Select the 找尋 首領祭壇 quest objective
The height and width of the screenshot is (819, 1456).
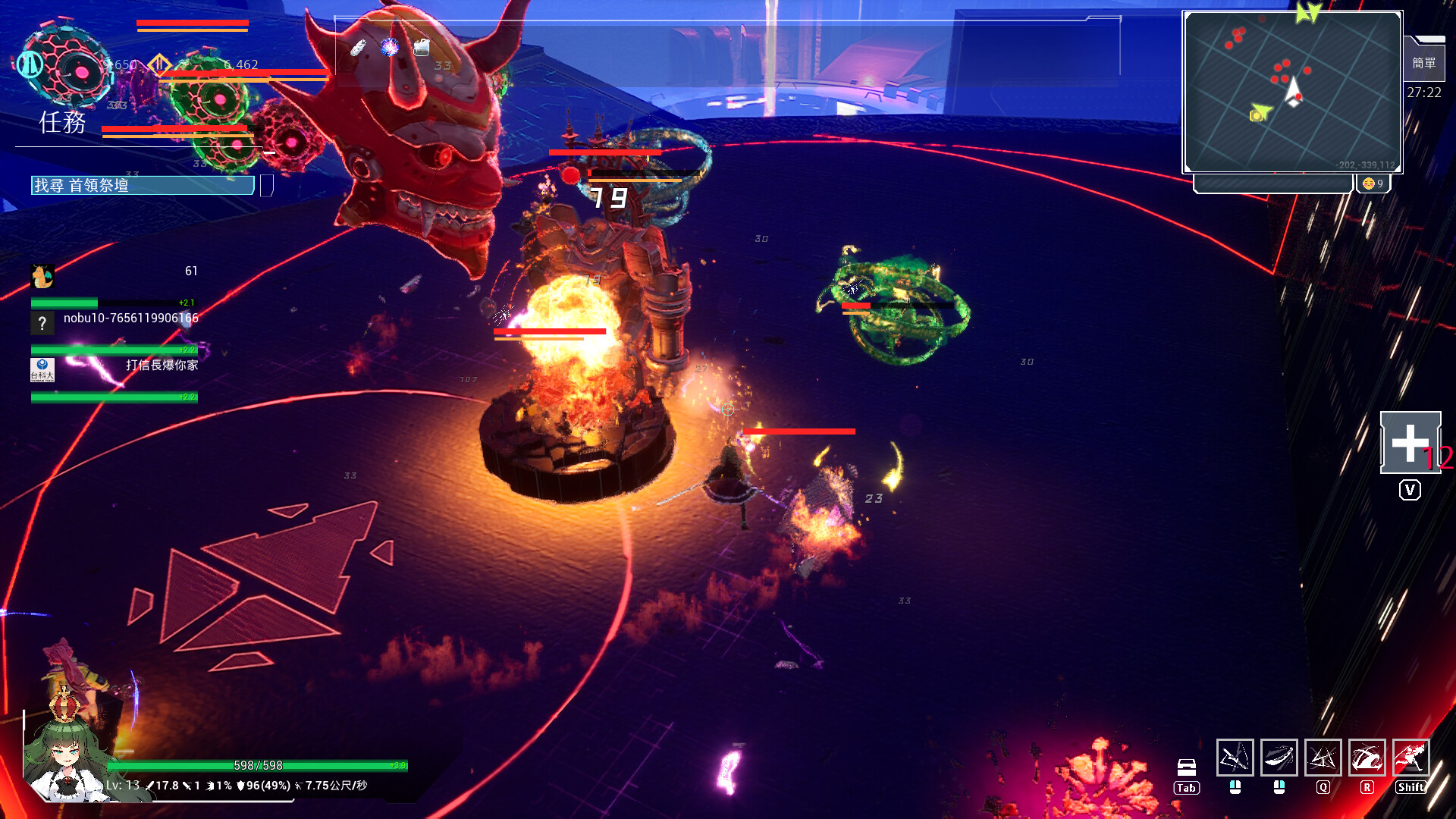(143, 186)
